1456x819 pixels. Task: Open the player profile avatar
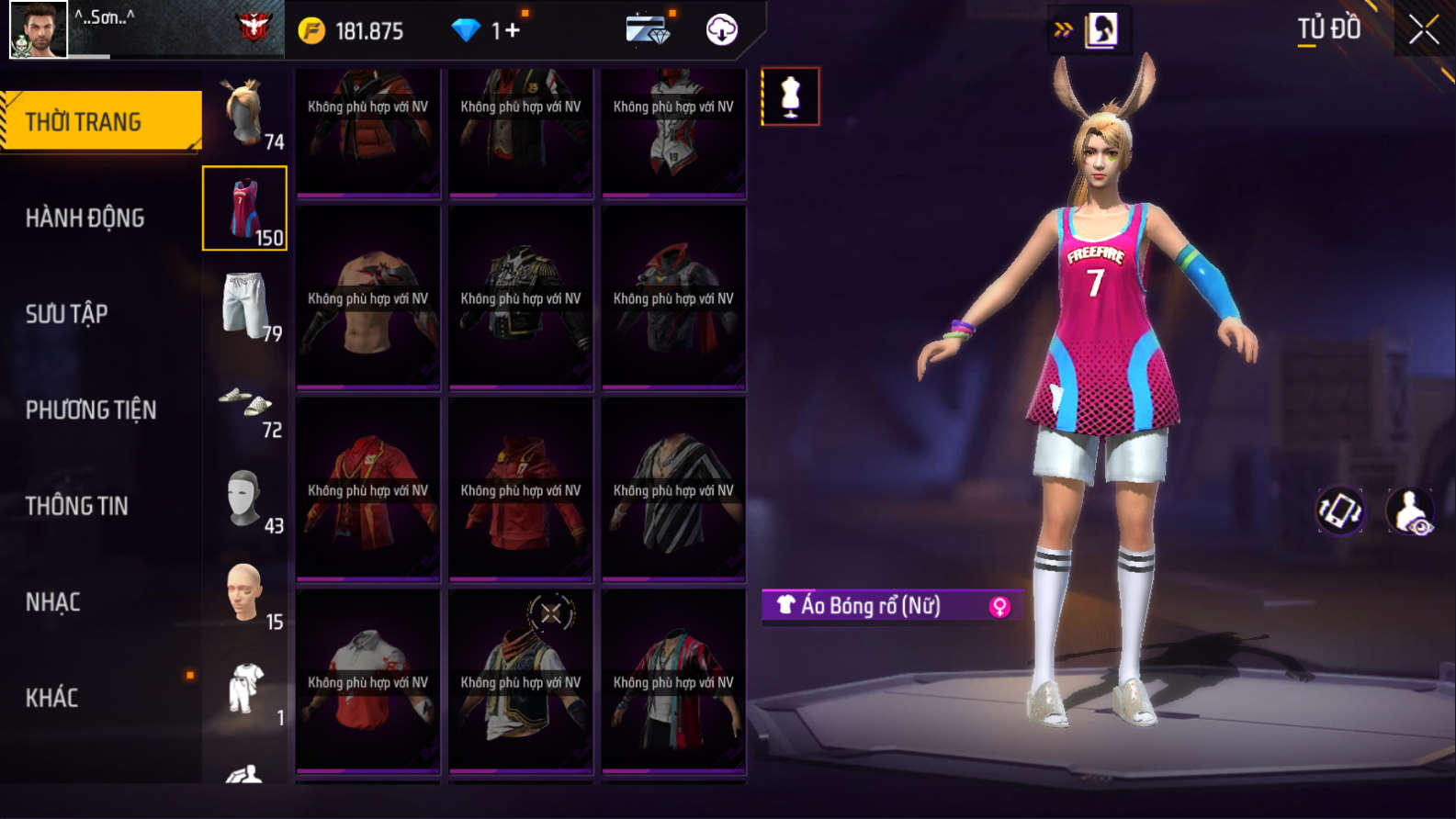38,29
